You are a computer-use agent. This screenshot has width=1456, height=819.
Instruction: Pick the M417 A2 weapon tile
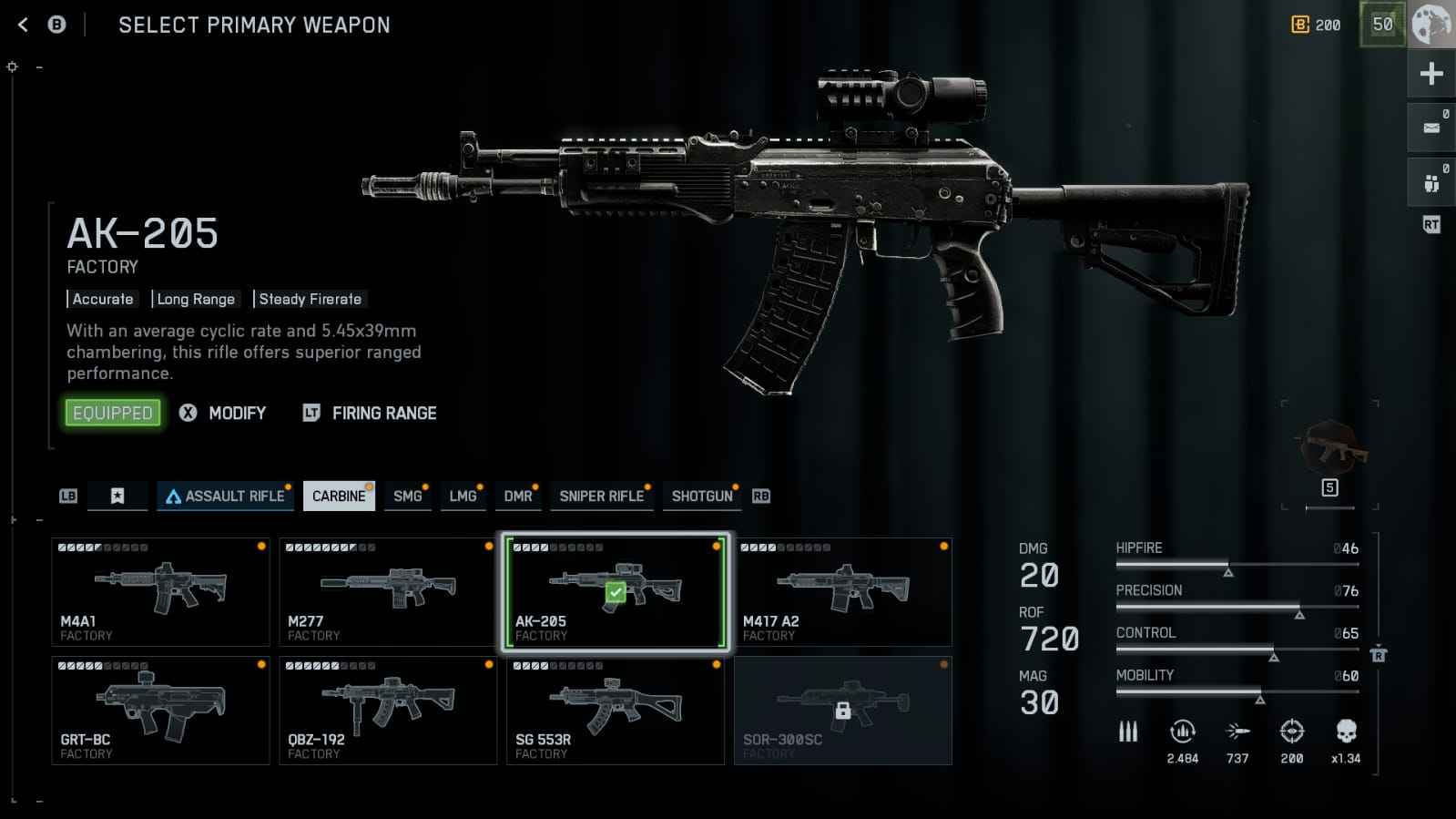point(843,592)
